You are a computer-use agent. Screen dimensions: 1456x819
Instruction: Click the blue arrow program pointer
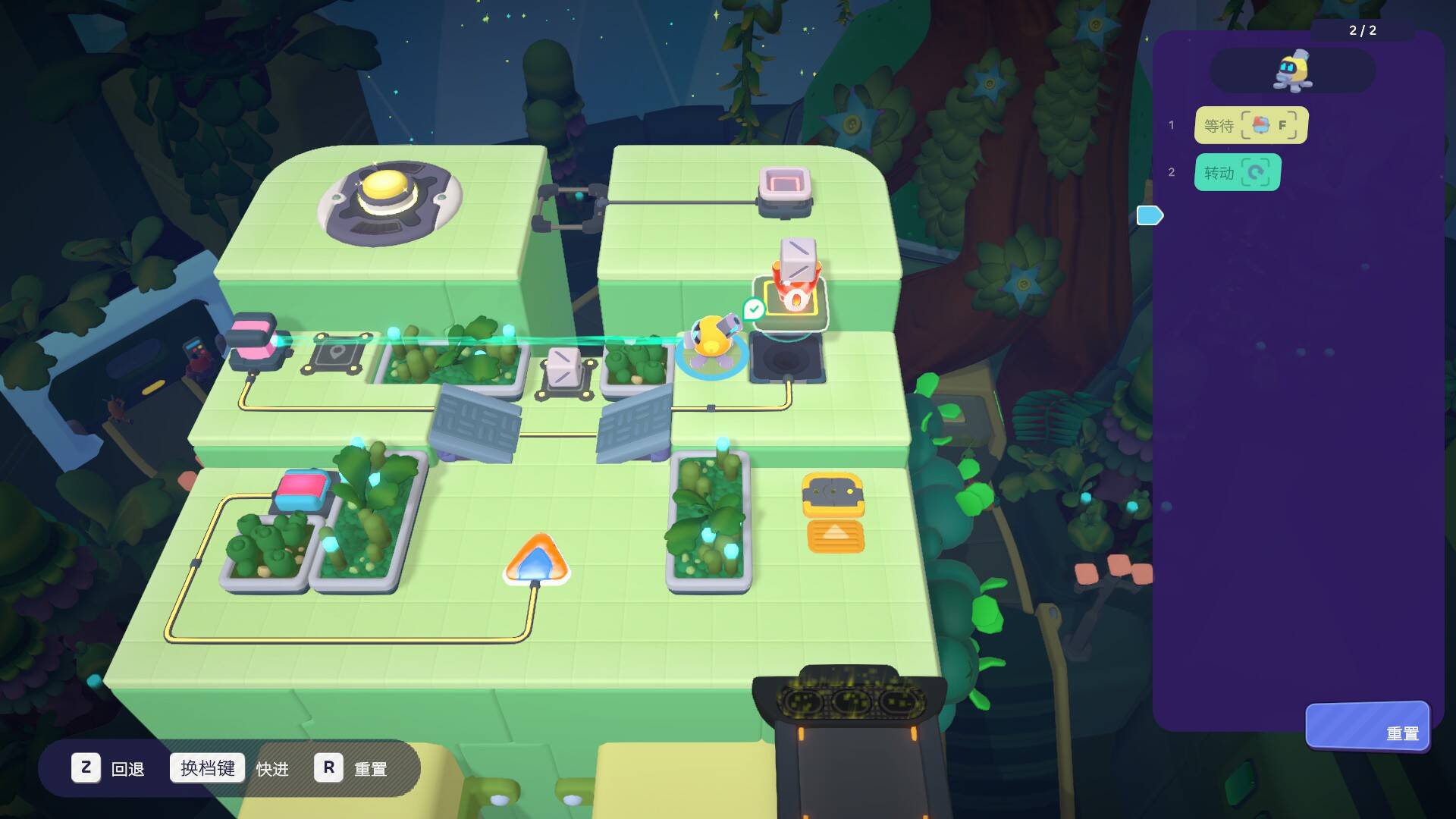pyautogui.click(x=1150, y=216)
